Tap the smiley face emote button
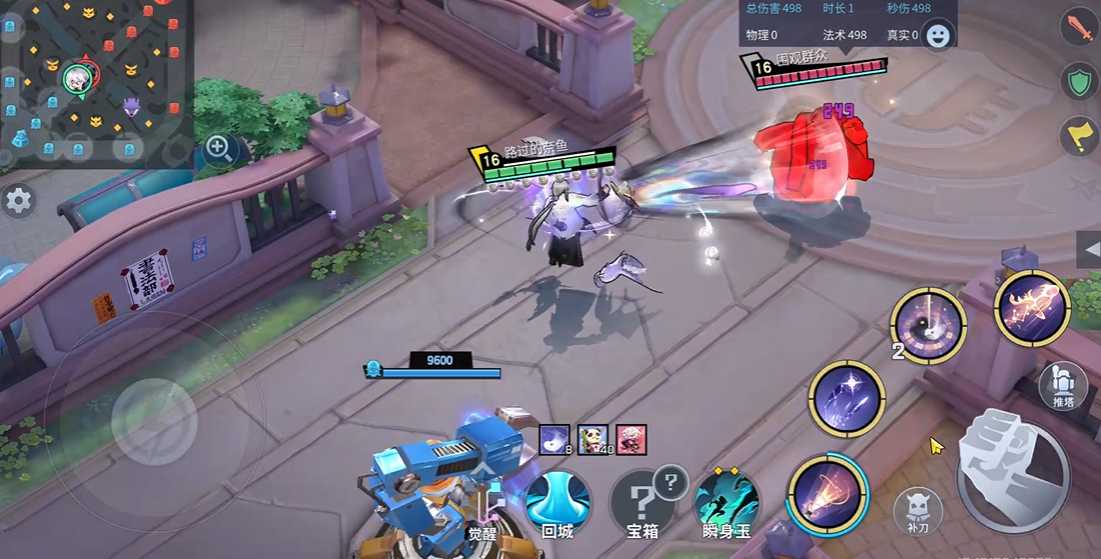 point(938,36)
